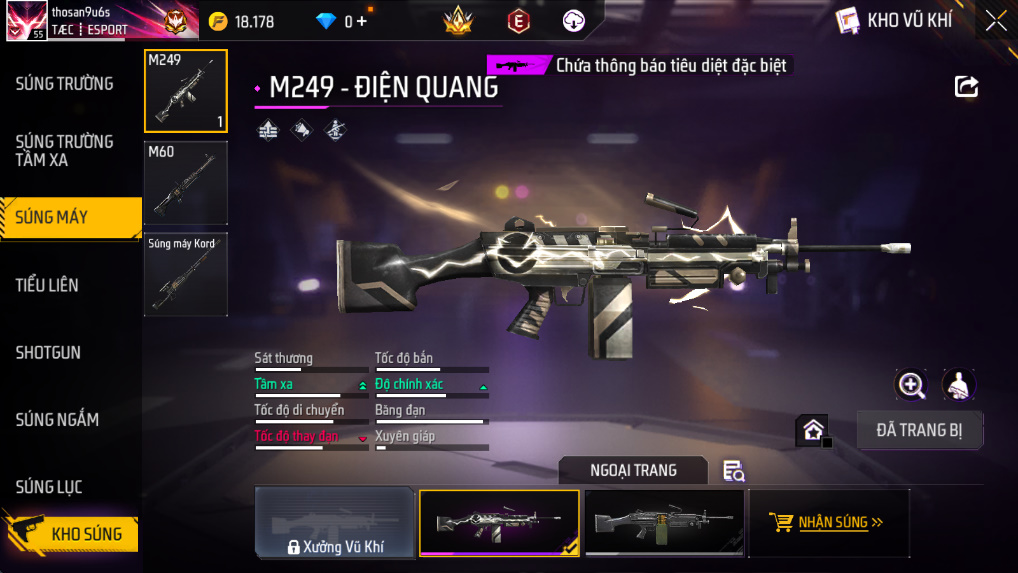Select the M60 weapon thumbnail
The height and width of the screenshot is (573, 1018).
pyautogui.click(x=186, y=183)
